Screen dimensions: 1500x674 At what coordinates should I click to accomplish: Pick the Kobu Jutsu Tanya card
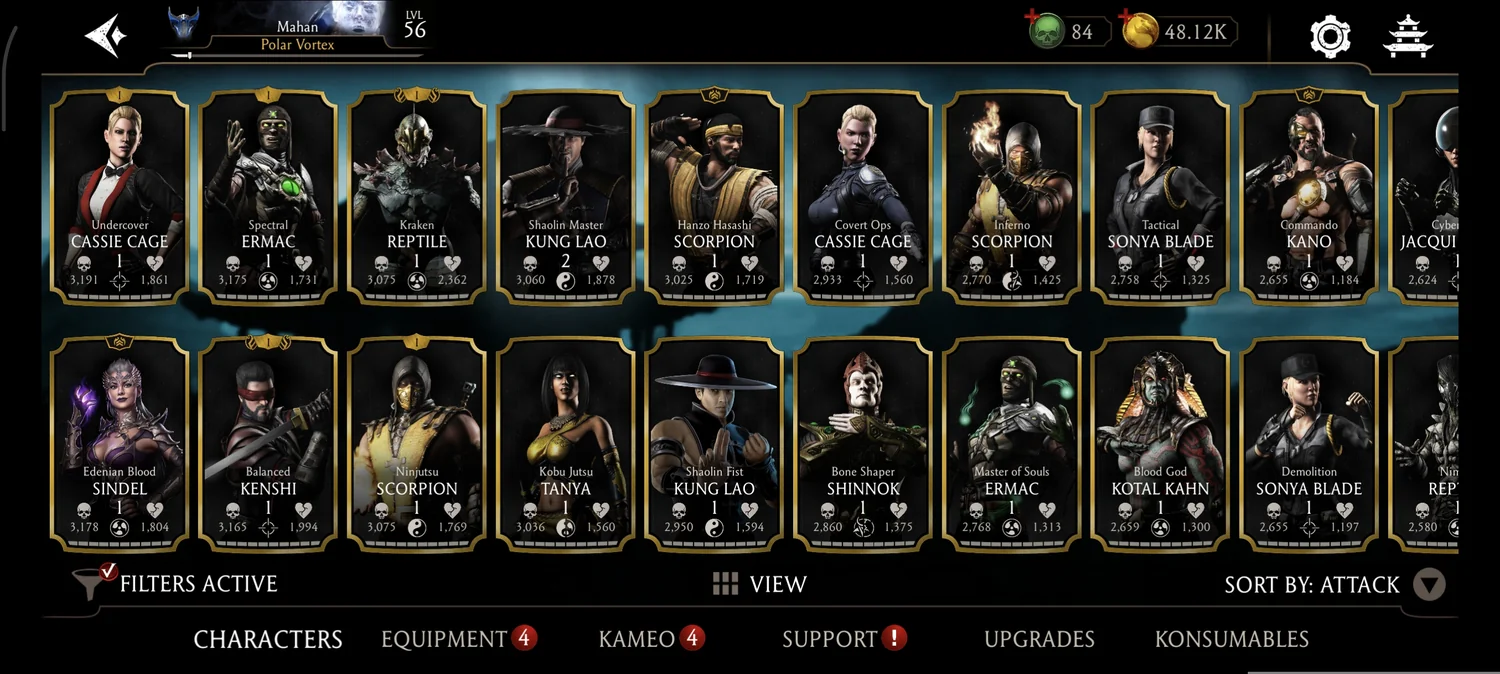pyautogui.click(x=566, y=444)
